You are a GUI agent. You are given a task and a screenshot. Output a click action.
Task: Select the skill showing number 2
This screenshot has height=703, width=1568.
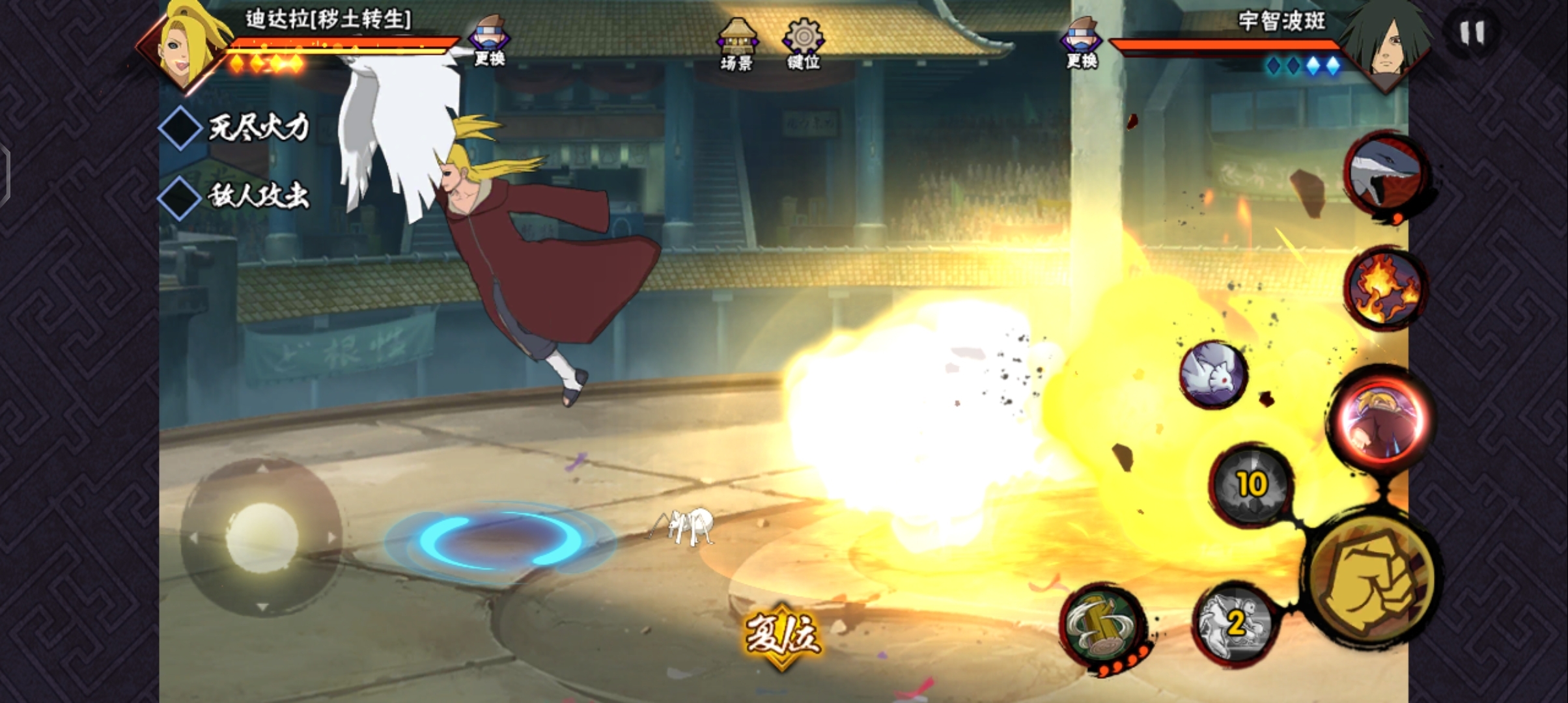click(1235, 623)
